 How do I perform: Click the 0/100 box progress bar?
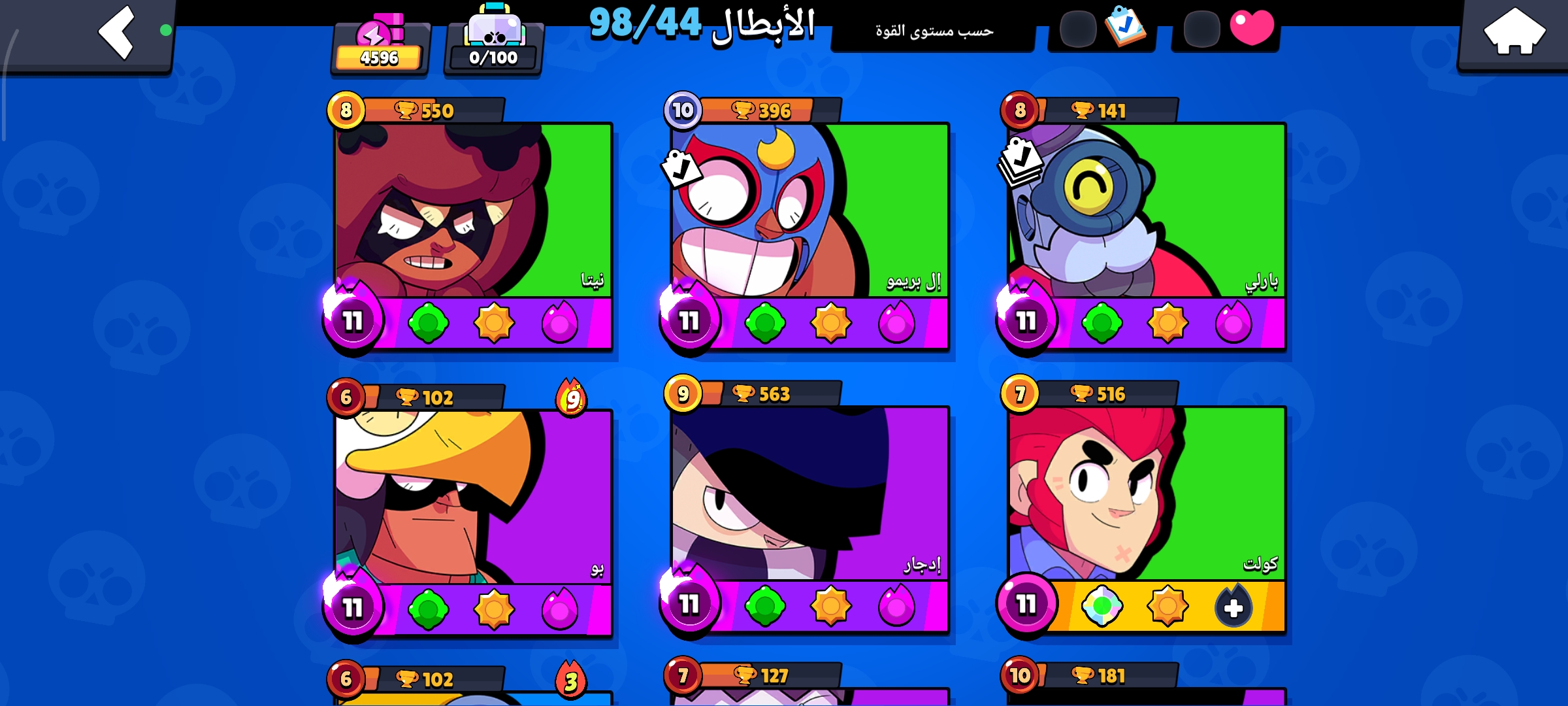pos(493,58)
